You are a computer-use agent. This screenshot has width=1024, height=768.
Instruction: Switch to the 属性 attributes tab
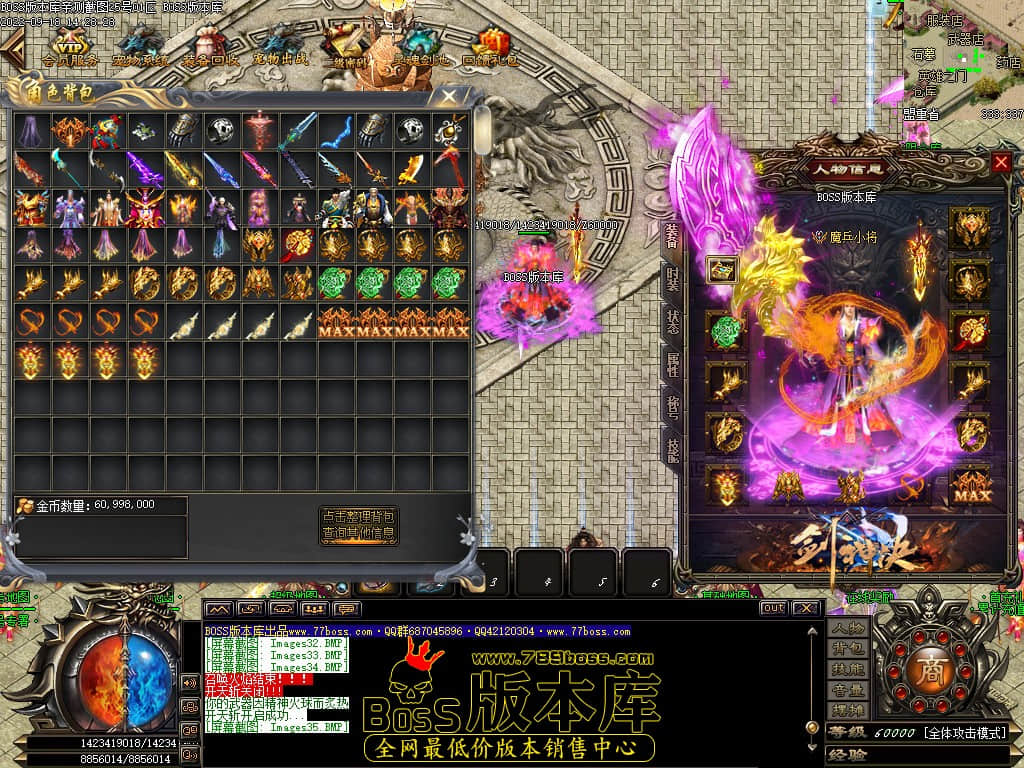pos(673,364)
